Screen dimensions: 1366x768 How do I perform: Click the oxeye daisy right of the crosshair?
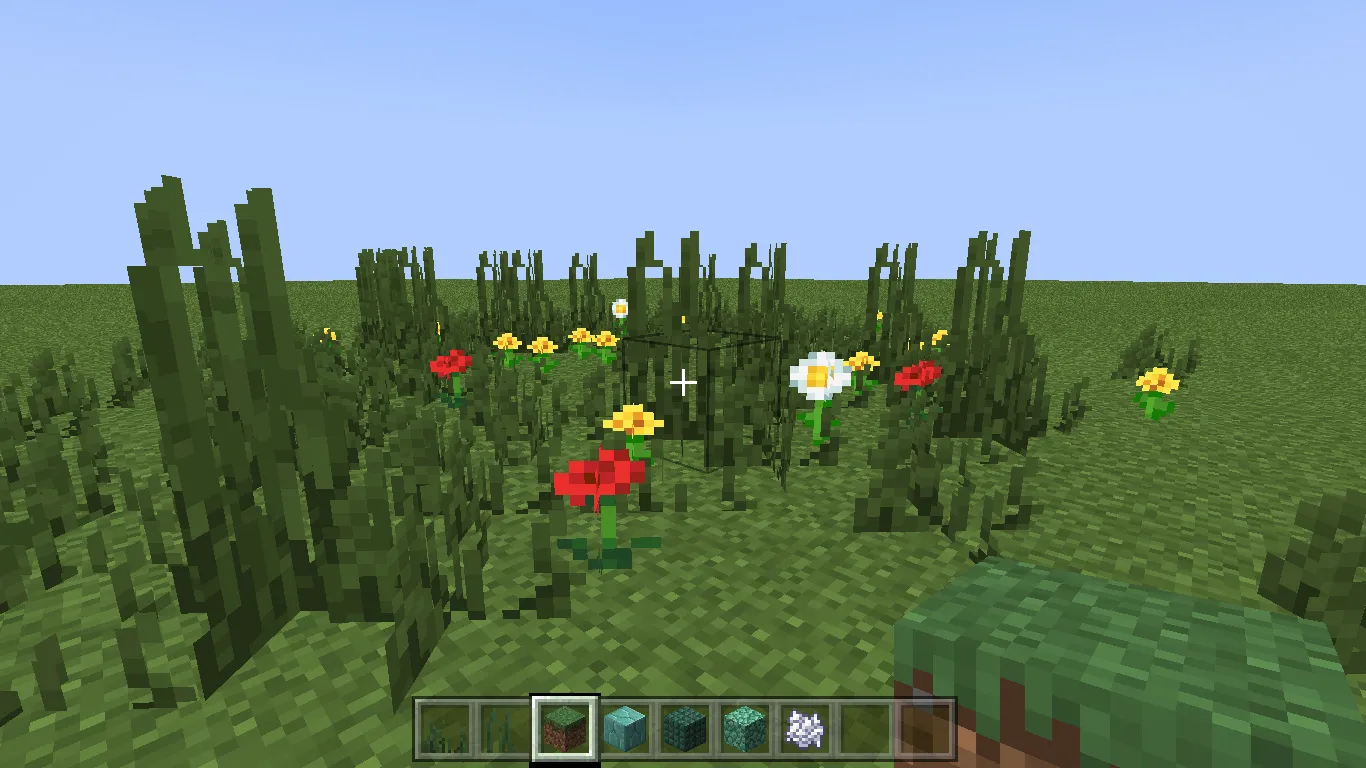click(x=819, y=375)
